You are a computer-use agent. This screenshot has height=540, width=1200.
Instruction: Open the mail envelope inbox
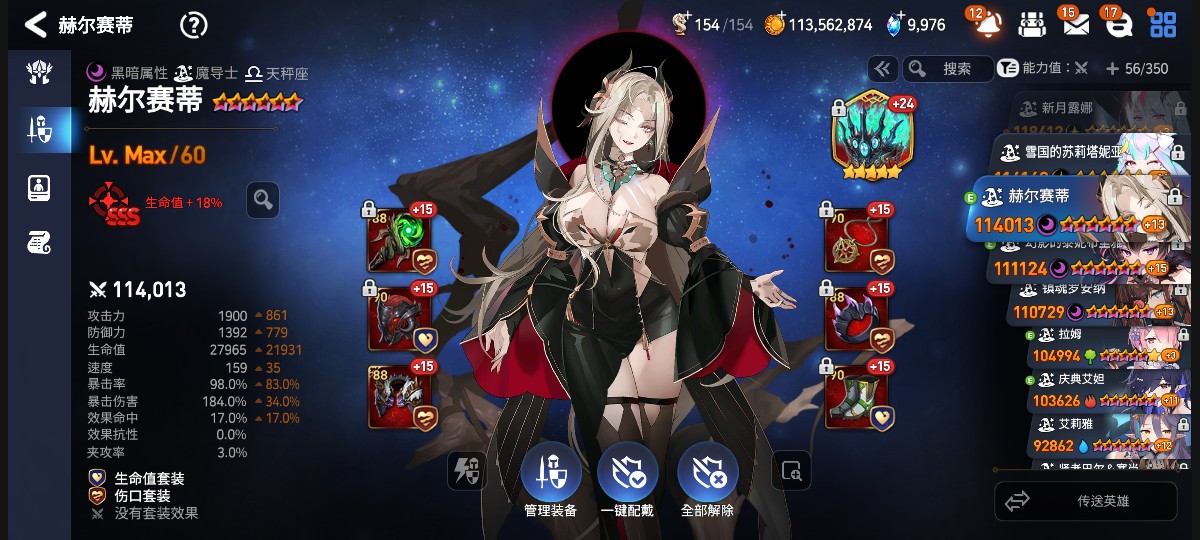[1075, 24]
